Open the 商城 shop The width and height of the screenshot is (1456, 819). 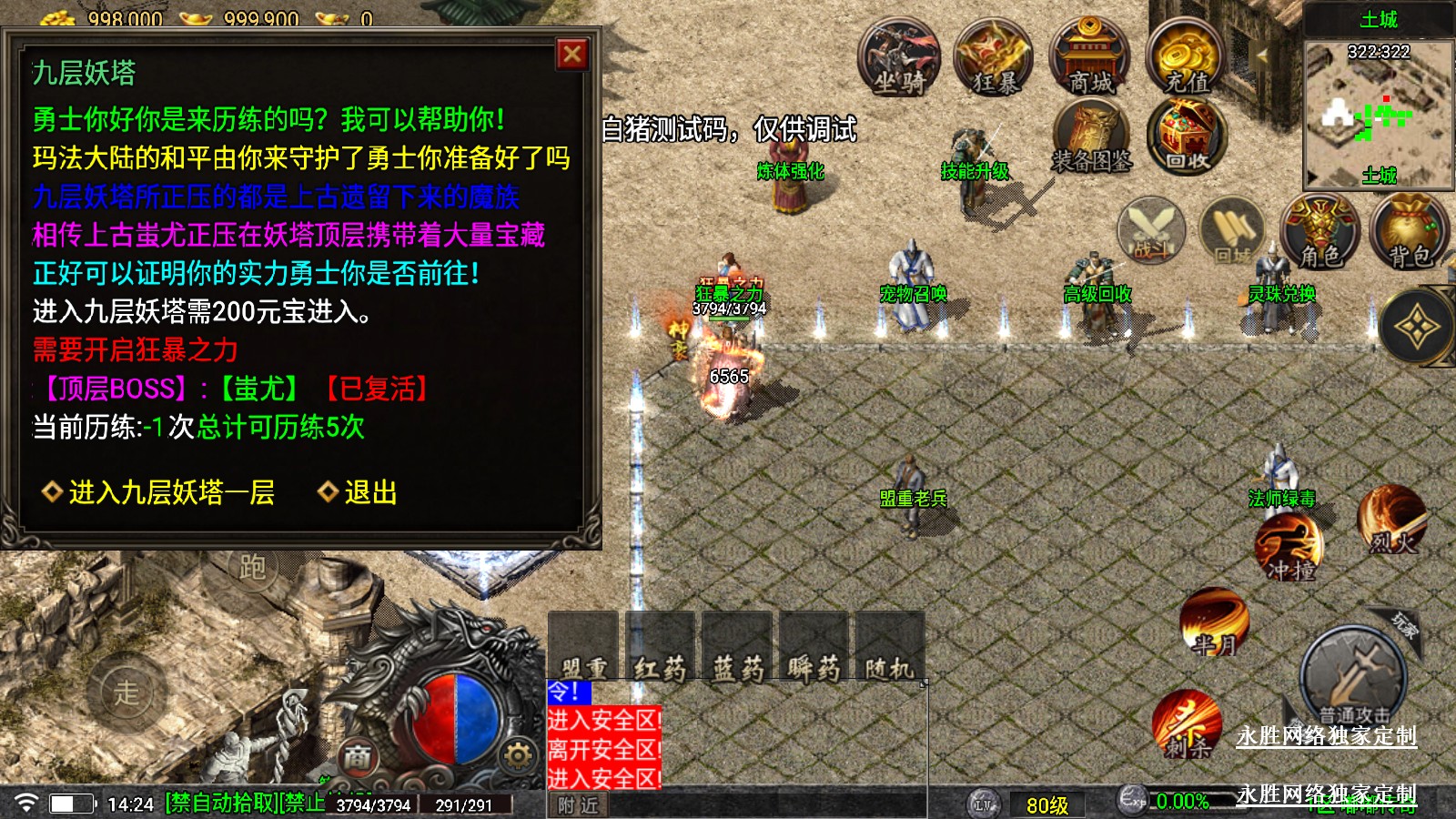(x=1090, y=59)
